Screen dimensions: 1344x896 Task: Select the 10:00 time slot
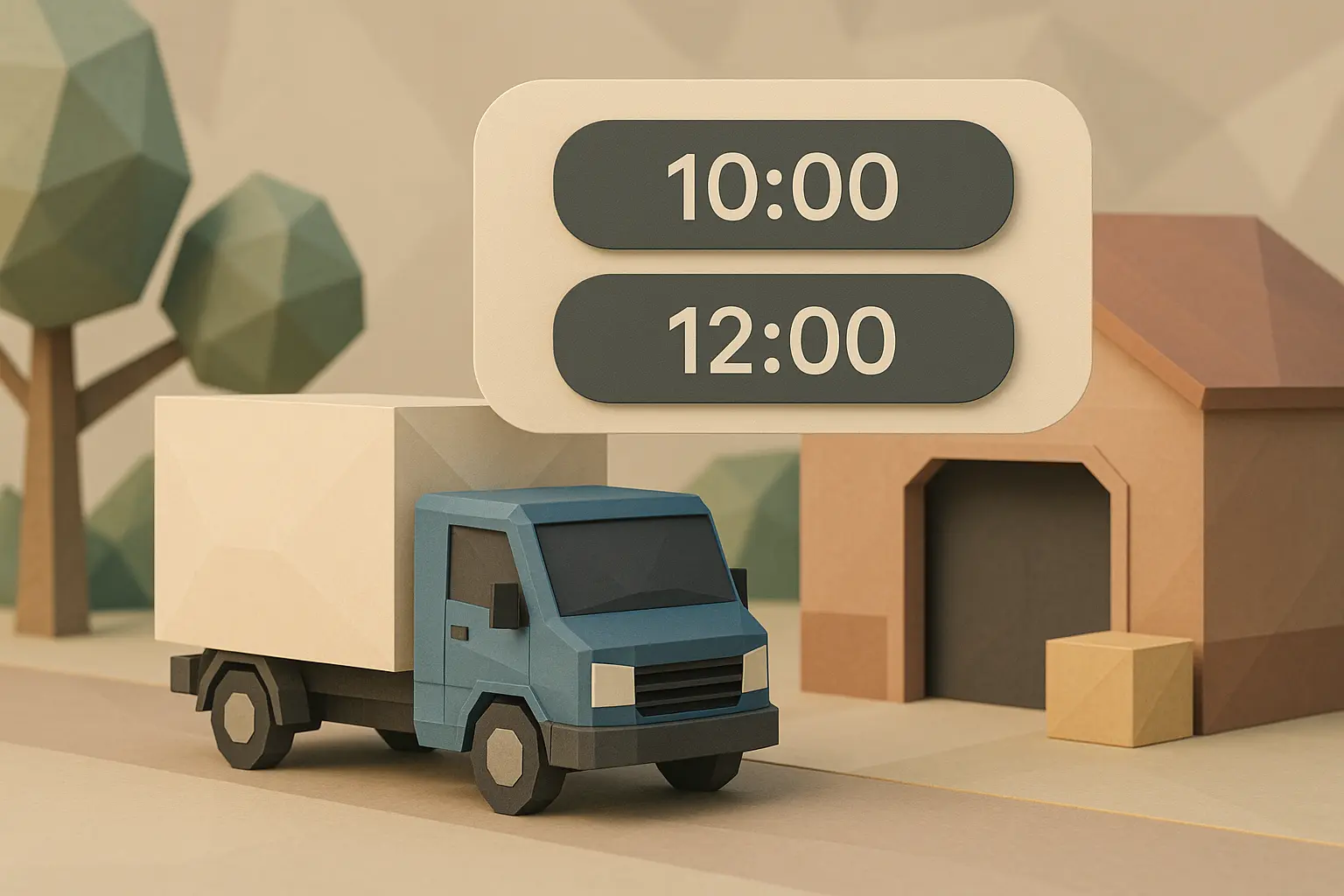783,185
